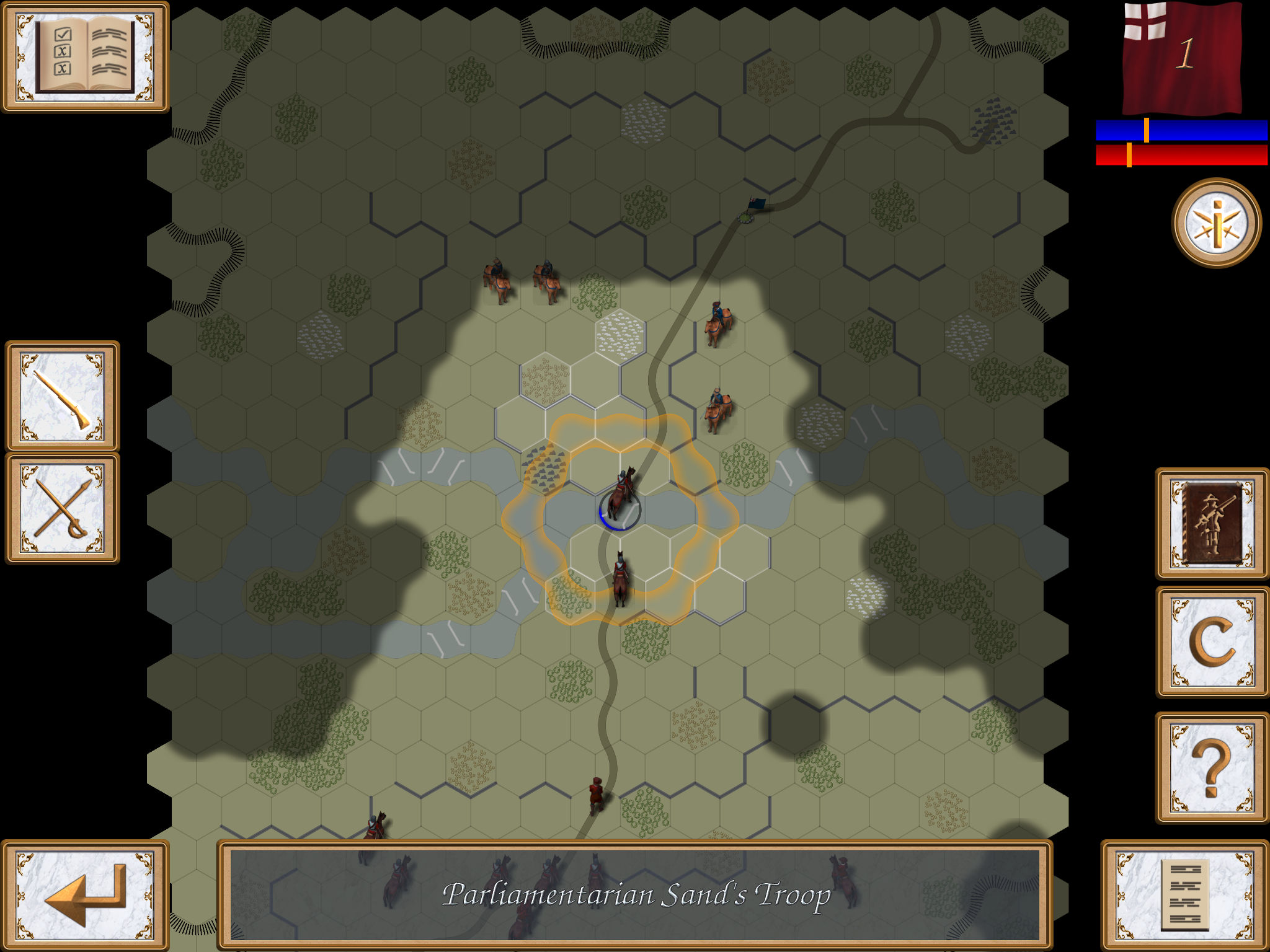Click the red turn flag numbered 1
The width and height of the screenshot is (1270, 952).
click(x=1183, y=57)
